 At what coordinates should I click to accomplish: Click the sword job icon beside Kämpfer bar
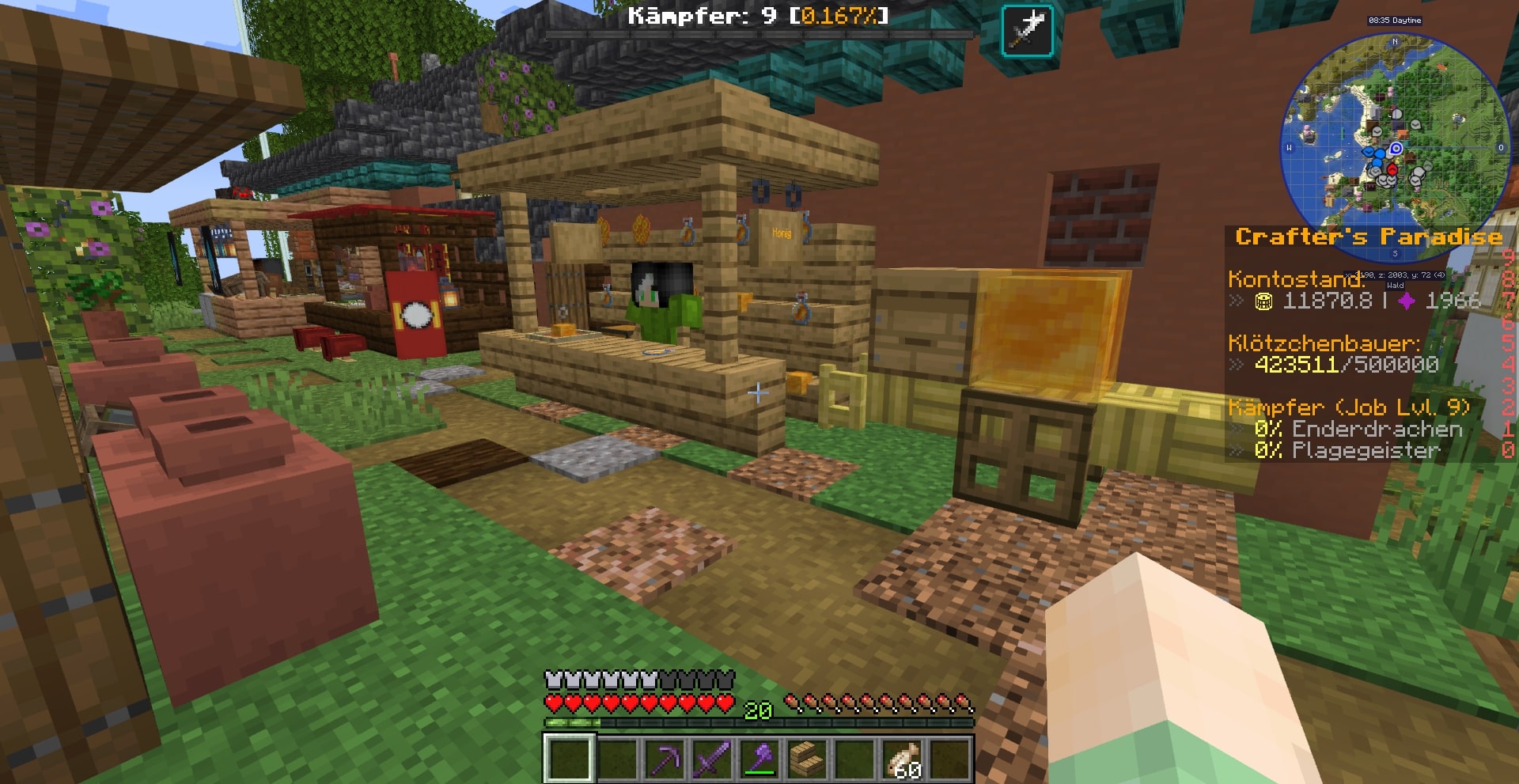(x=1027, y=31)
